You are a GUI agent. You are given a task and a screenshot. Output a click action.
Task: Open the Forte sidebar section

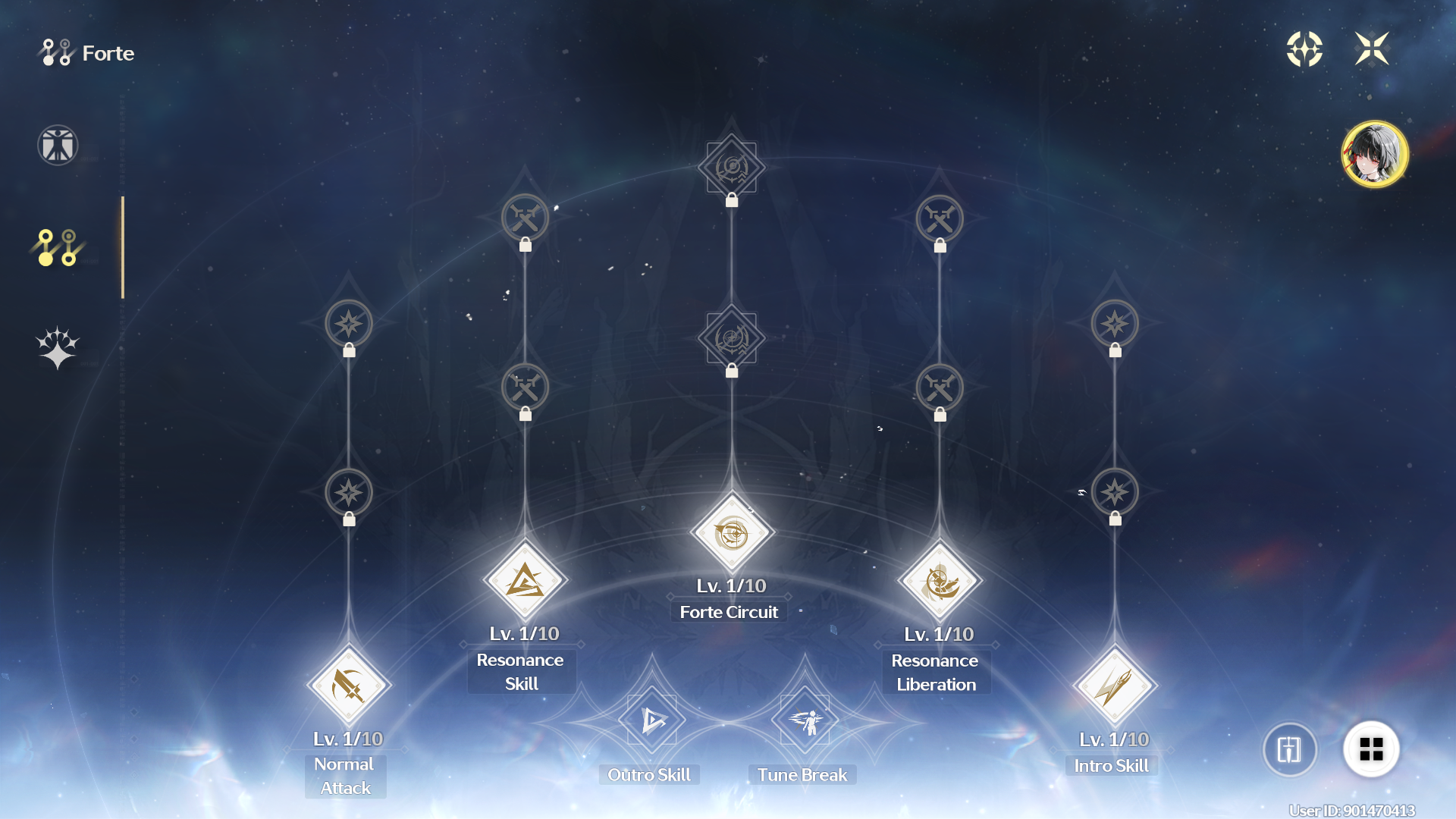pos(57,246)
